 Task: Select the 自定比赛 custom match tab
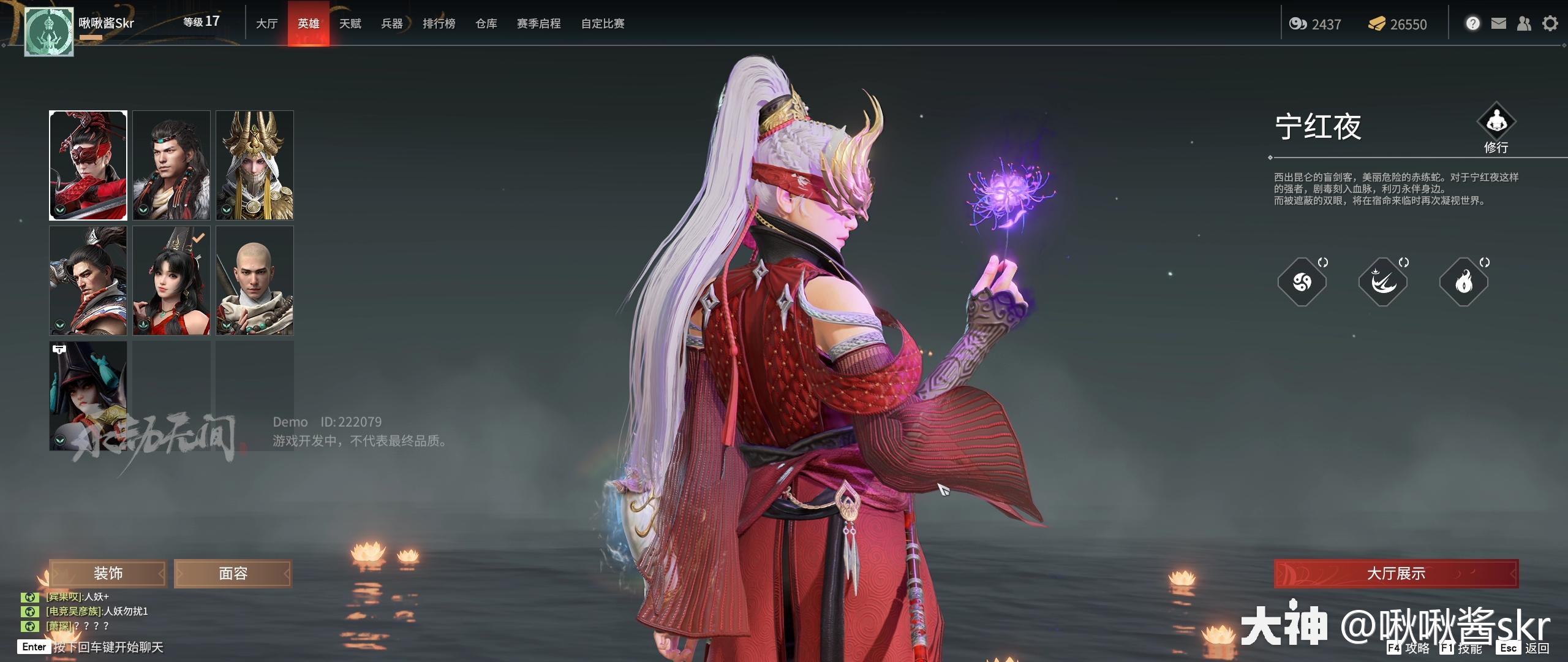tap(603, 23)
